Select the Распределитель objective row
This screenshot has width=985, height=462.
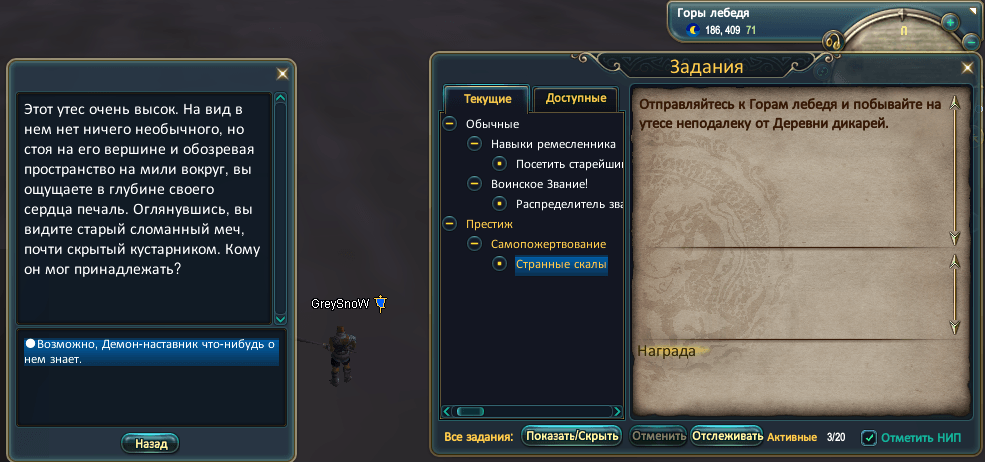coord(569,204)
